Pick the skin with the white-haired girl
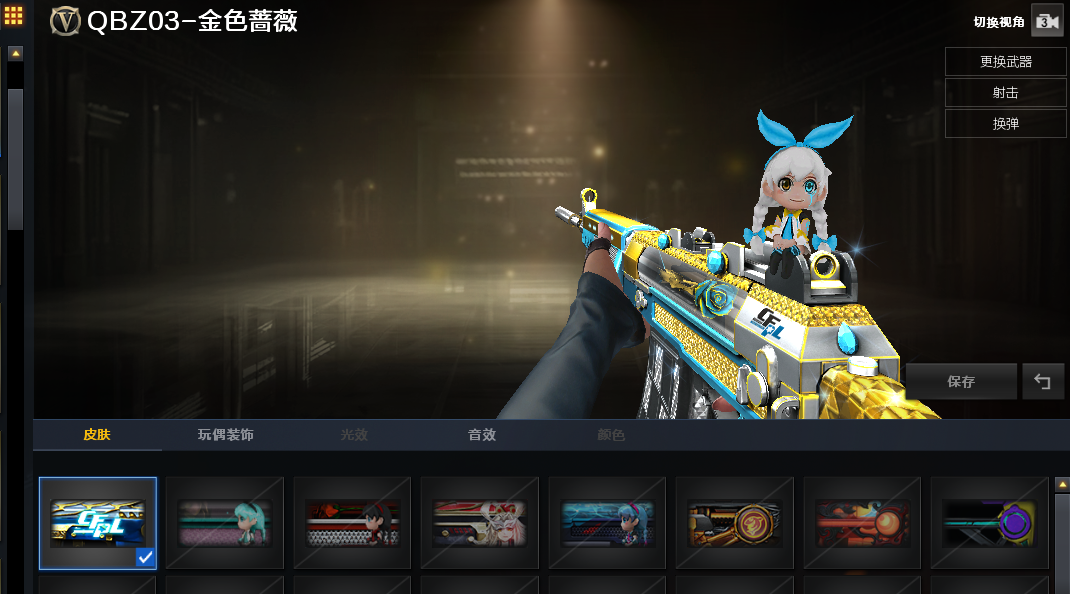Viewport: 1070px width, 594px height. point(480,523)
